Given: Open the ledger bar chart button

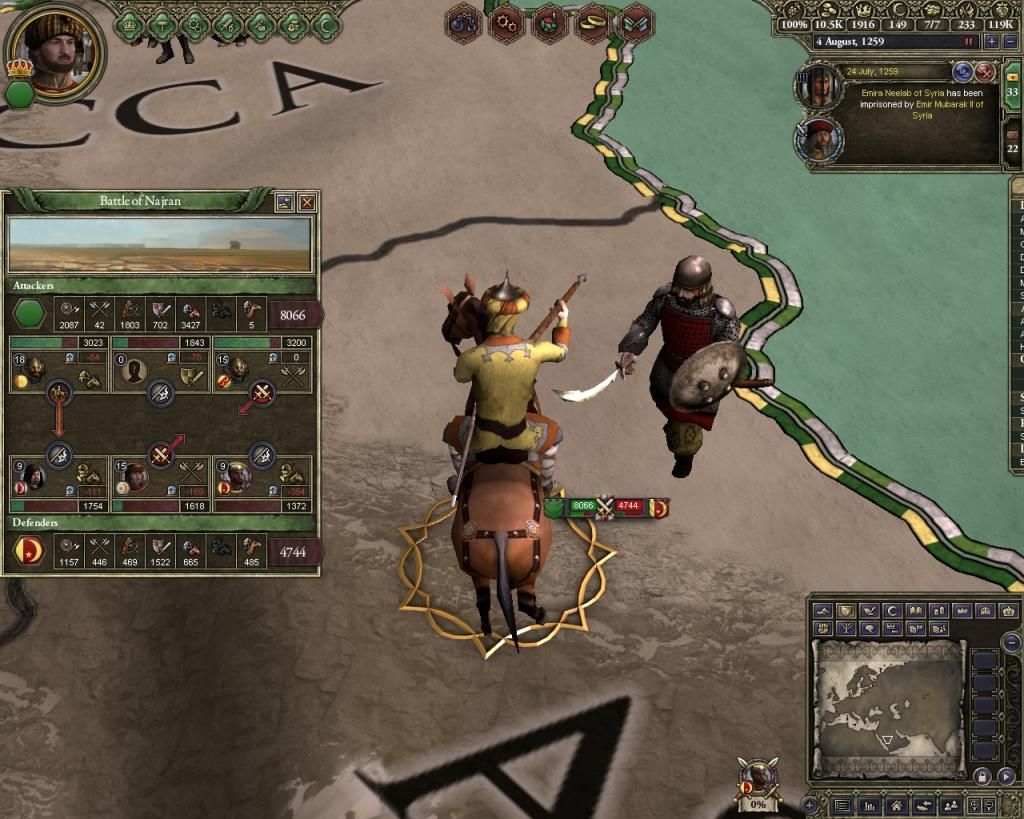Looking at the screenshot, I should tap(870, 805).
